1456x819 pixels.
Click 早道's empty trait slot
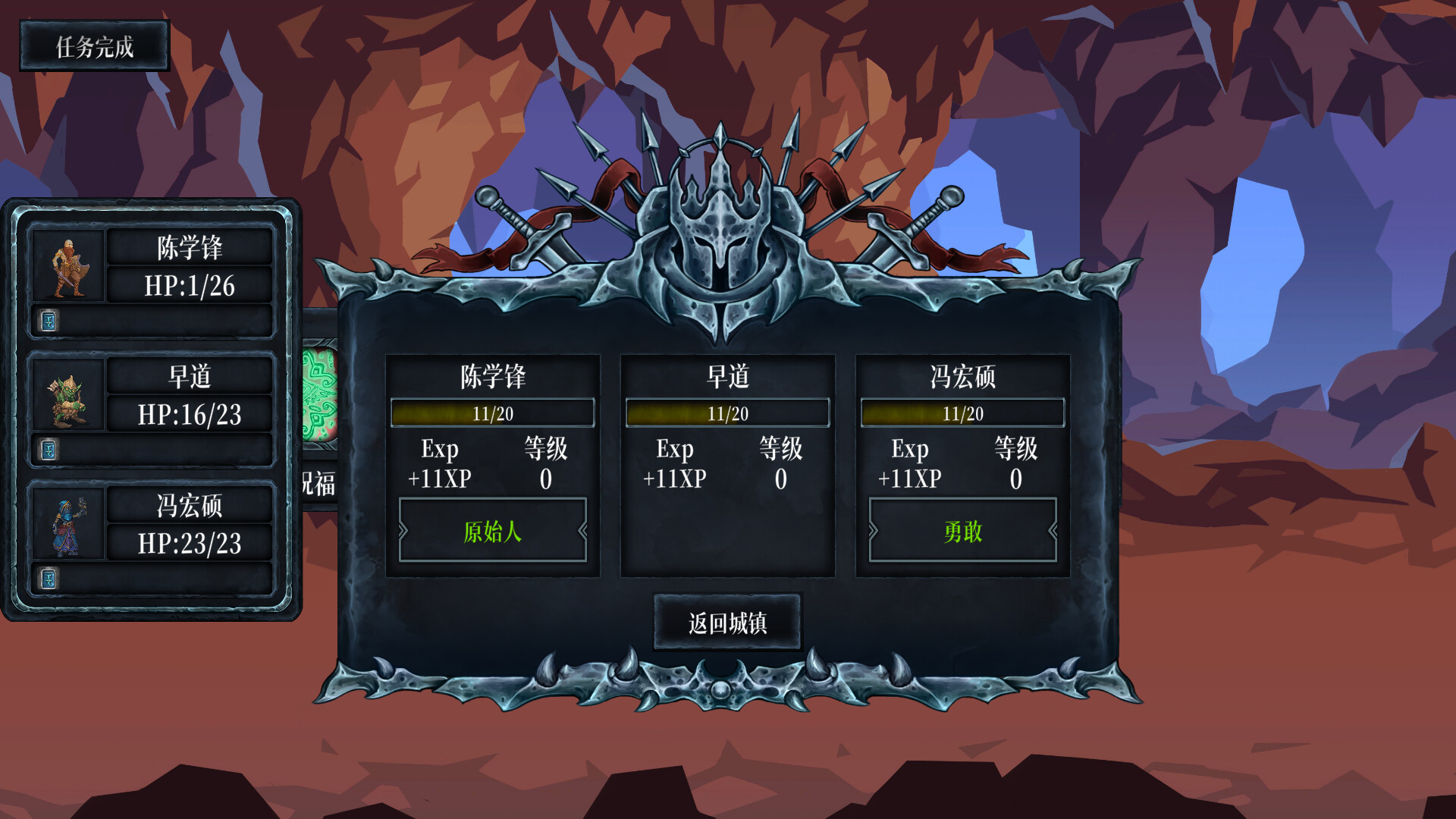[728, 532]
